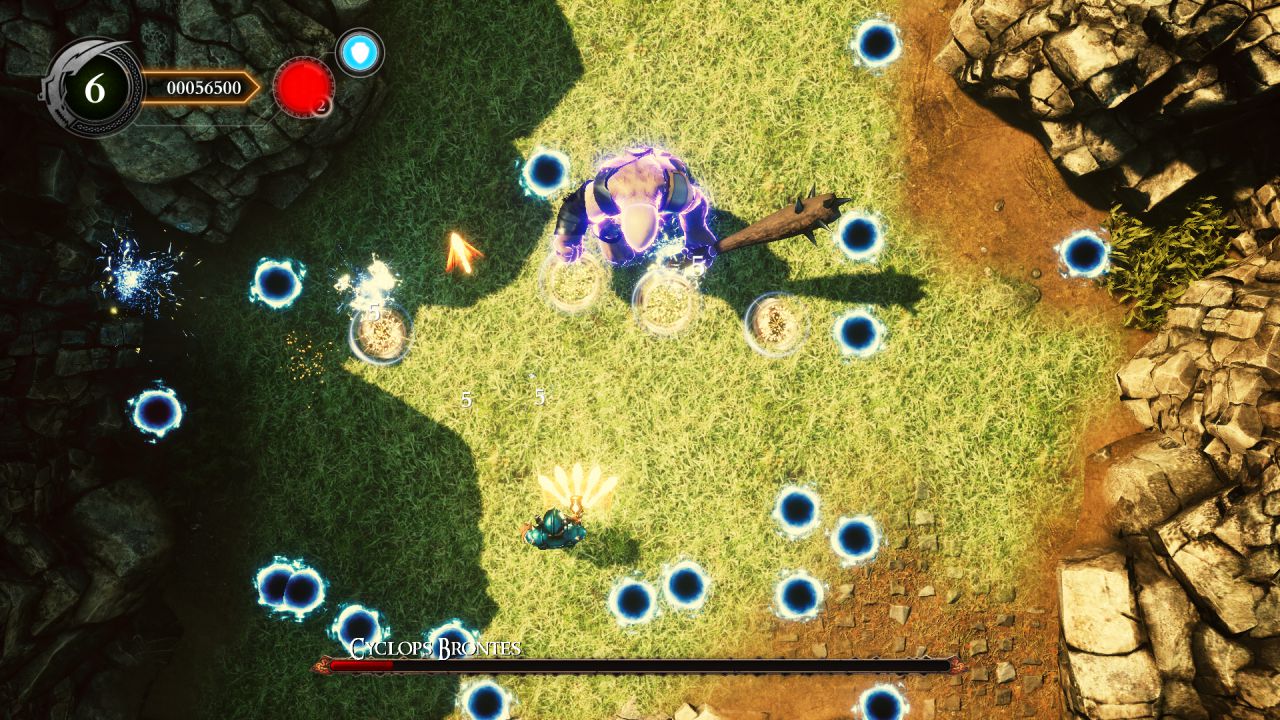Activate the blue shield ability icon

pyautogui.click(x=359, y=52)
